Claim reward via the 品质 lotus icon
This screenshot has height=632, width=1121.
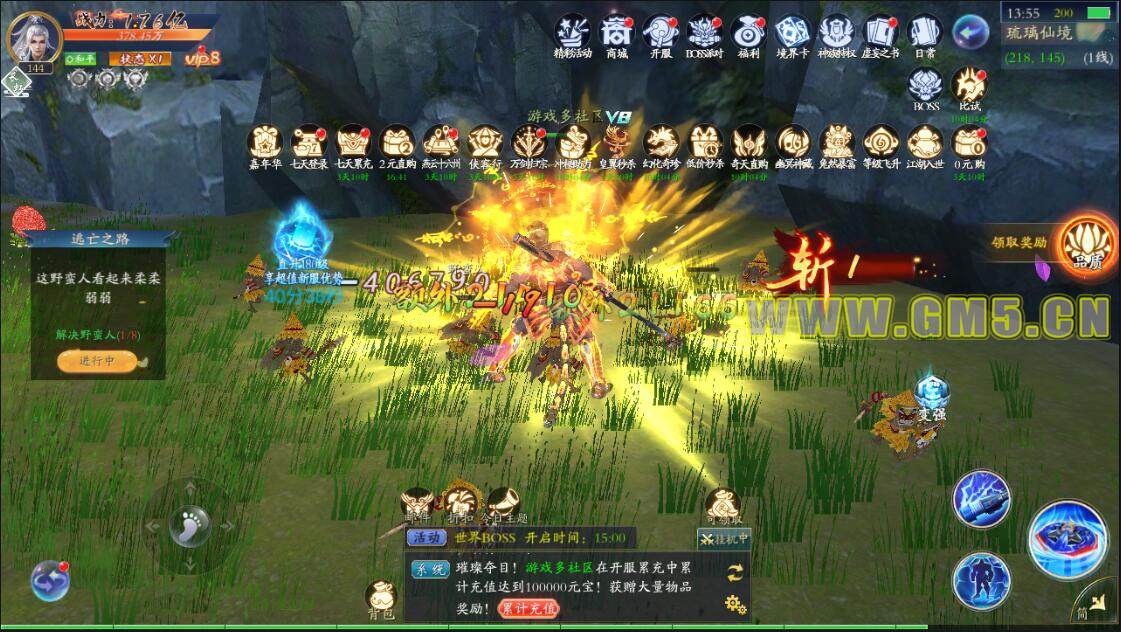[x=1086, y=243]
